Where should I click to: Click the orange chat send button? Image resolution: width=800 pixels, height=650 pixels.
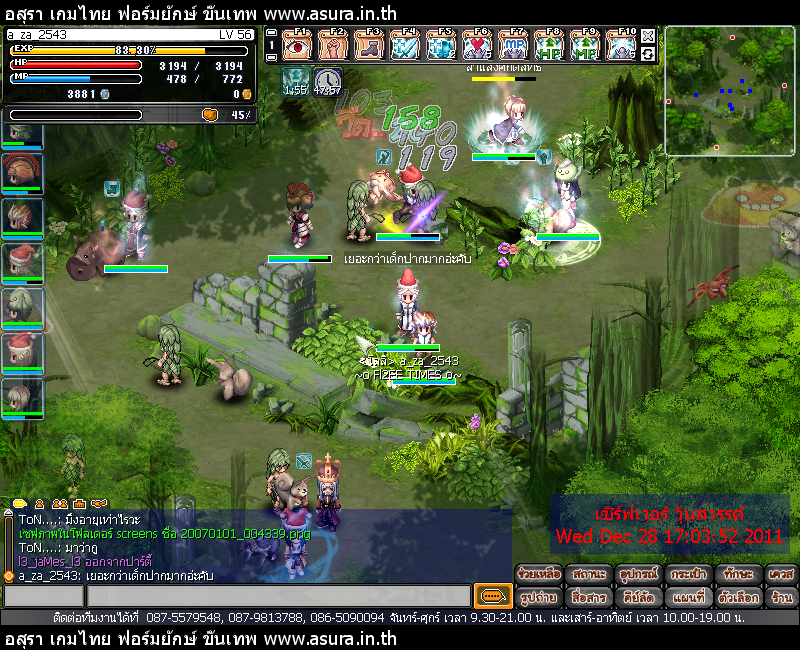[x=491, y=596]
